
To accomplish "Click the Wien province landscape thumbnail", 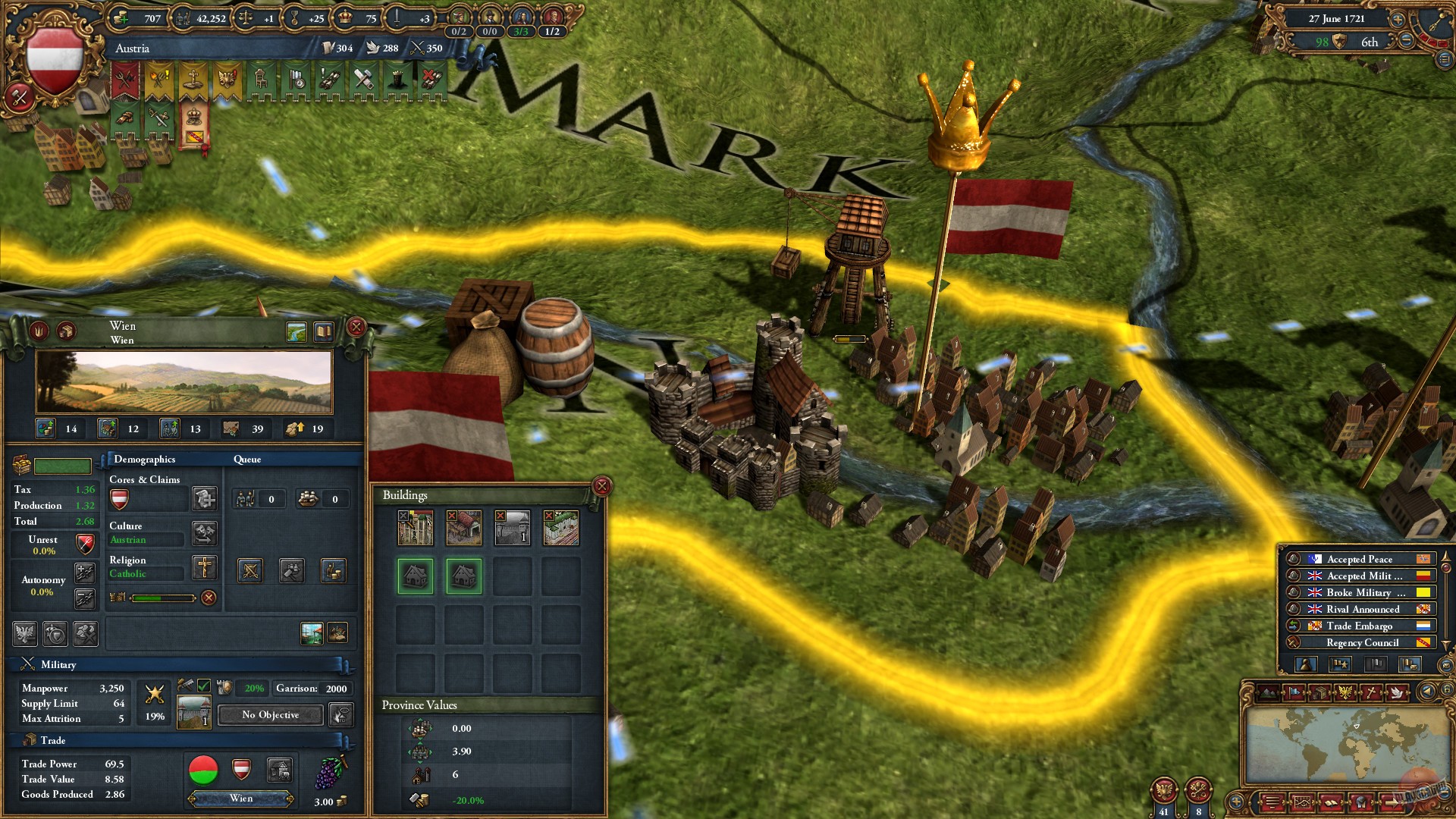I will pos(184,381).
